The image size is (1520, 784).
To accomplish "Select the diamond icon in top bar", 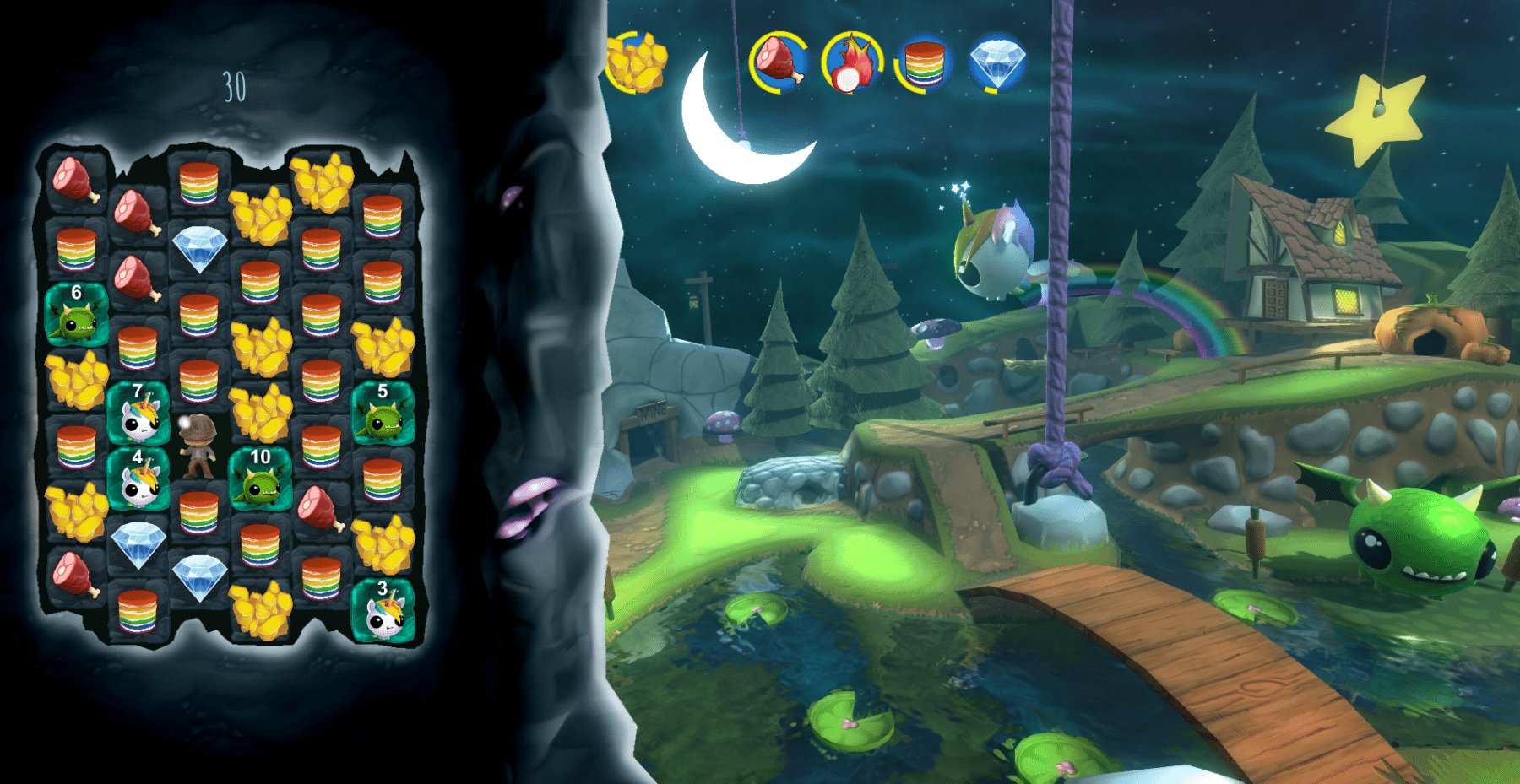I will pos(997,62).
